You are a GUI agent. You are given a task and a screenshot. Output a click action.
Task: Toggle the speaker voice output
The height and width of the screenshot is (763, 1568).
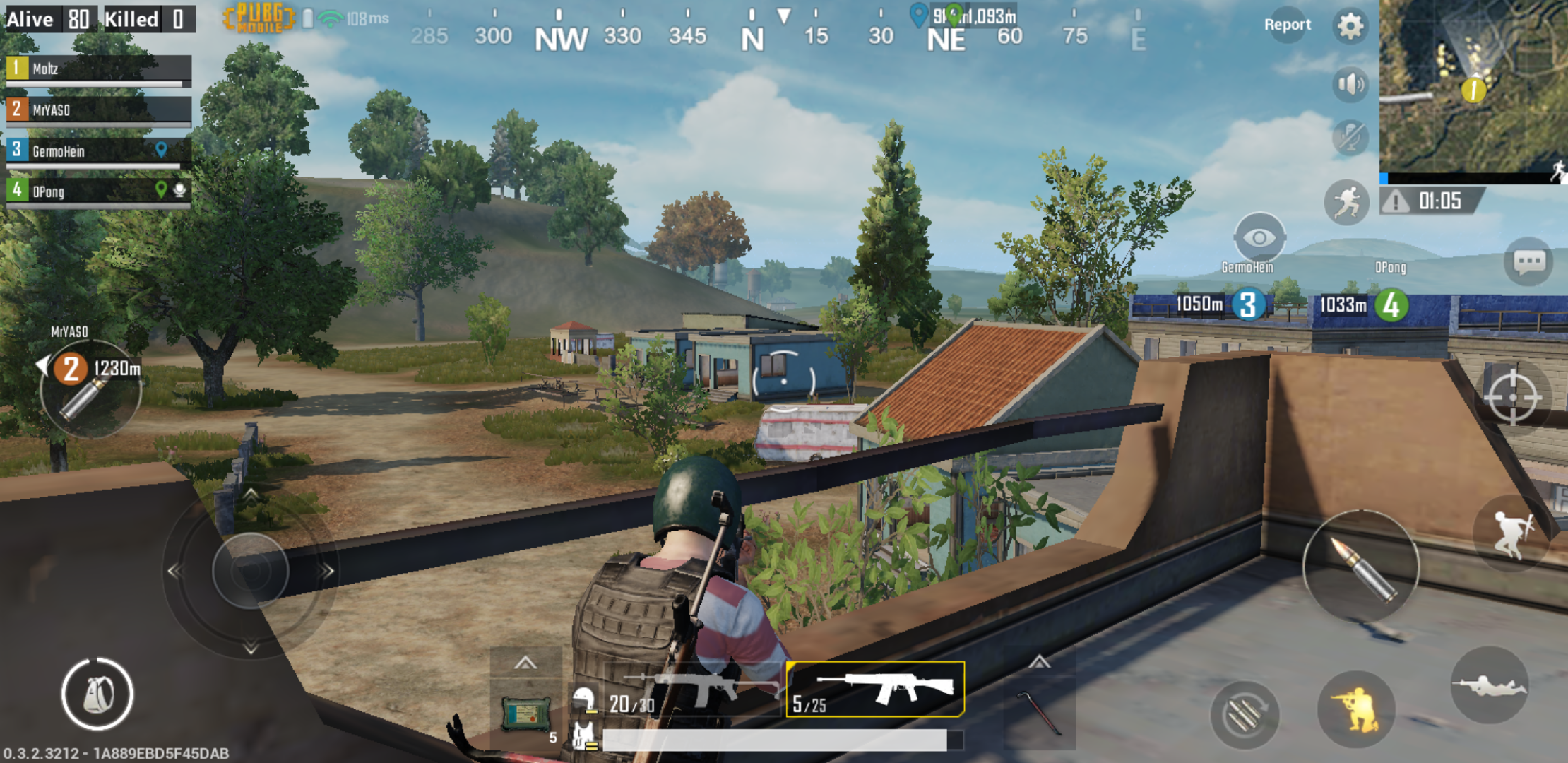(x=1350, y=85)
